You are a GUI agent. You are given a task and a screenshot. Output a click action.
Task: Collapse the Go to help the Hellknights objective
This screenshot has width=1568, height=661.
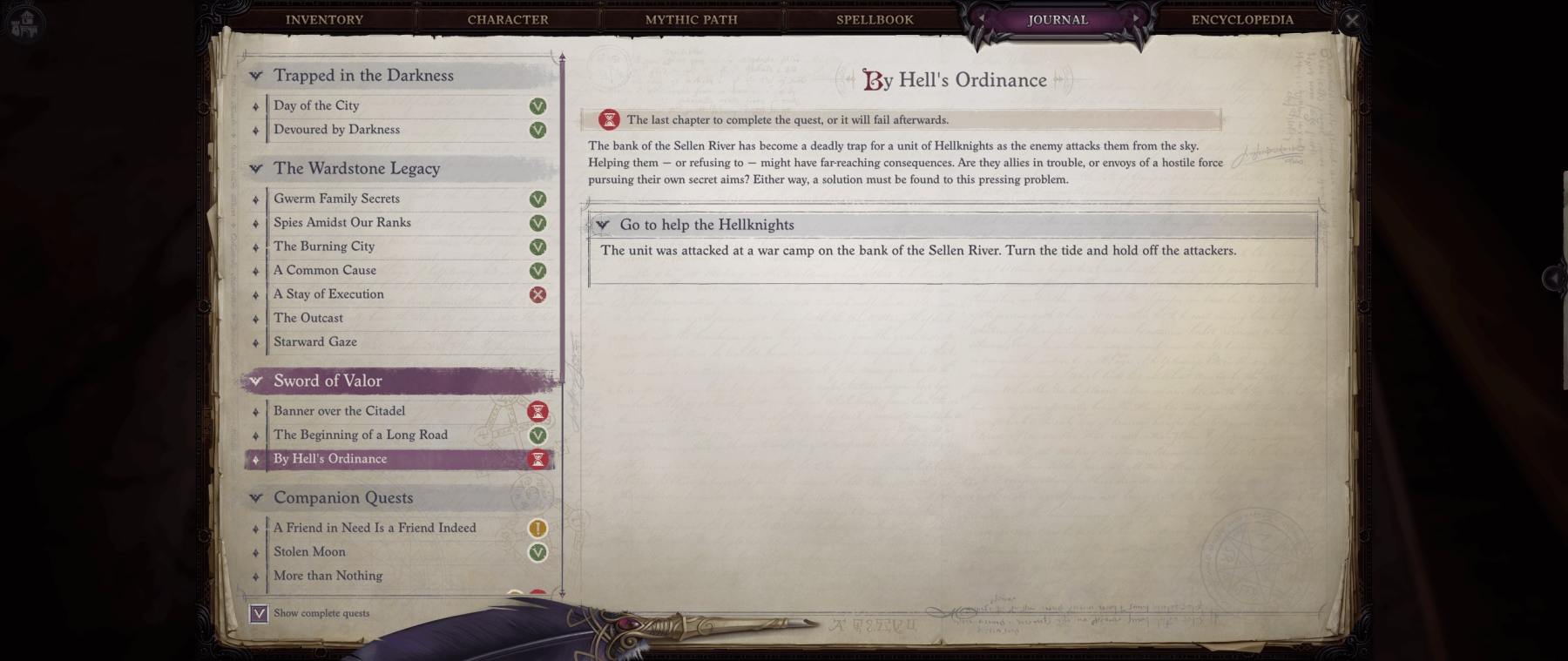click(602, 225)
